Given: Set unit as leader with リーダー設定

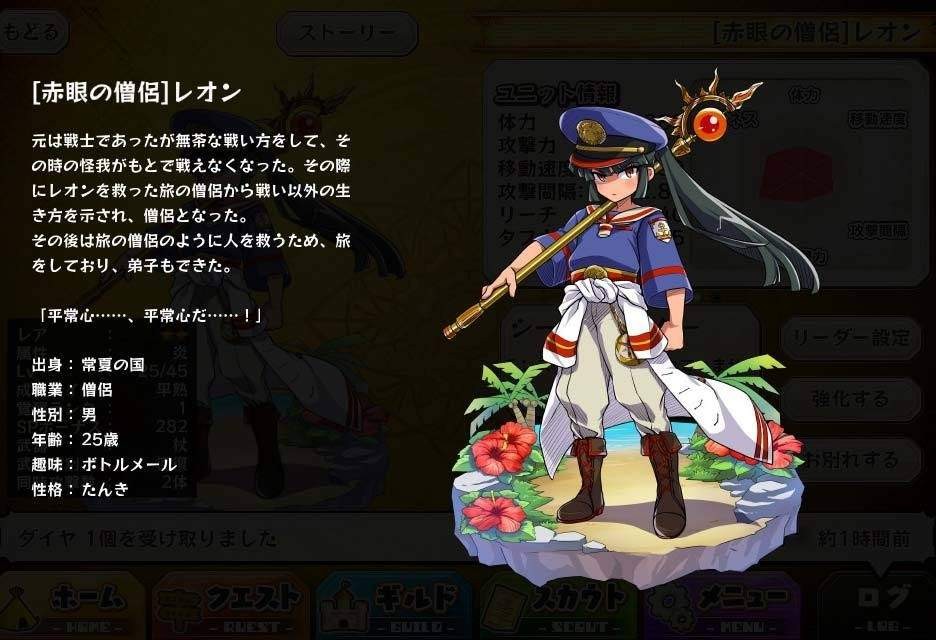Looking at the screenshot, I should (x=850, y=338).
